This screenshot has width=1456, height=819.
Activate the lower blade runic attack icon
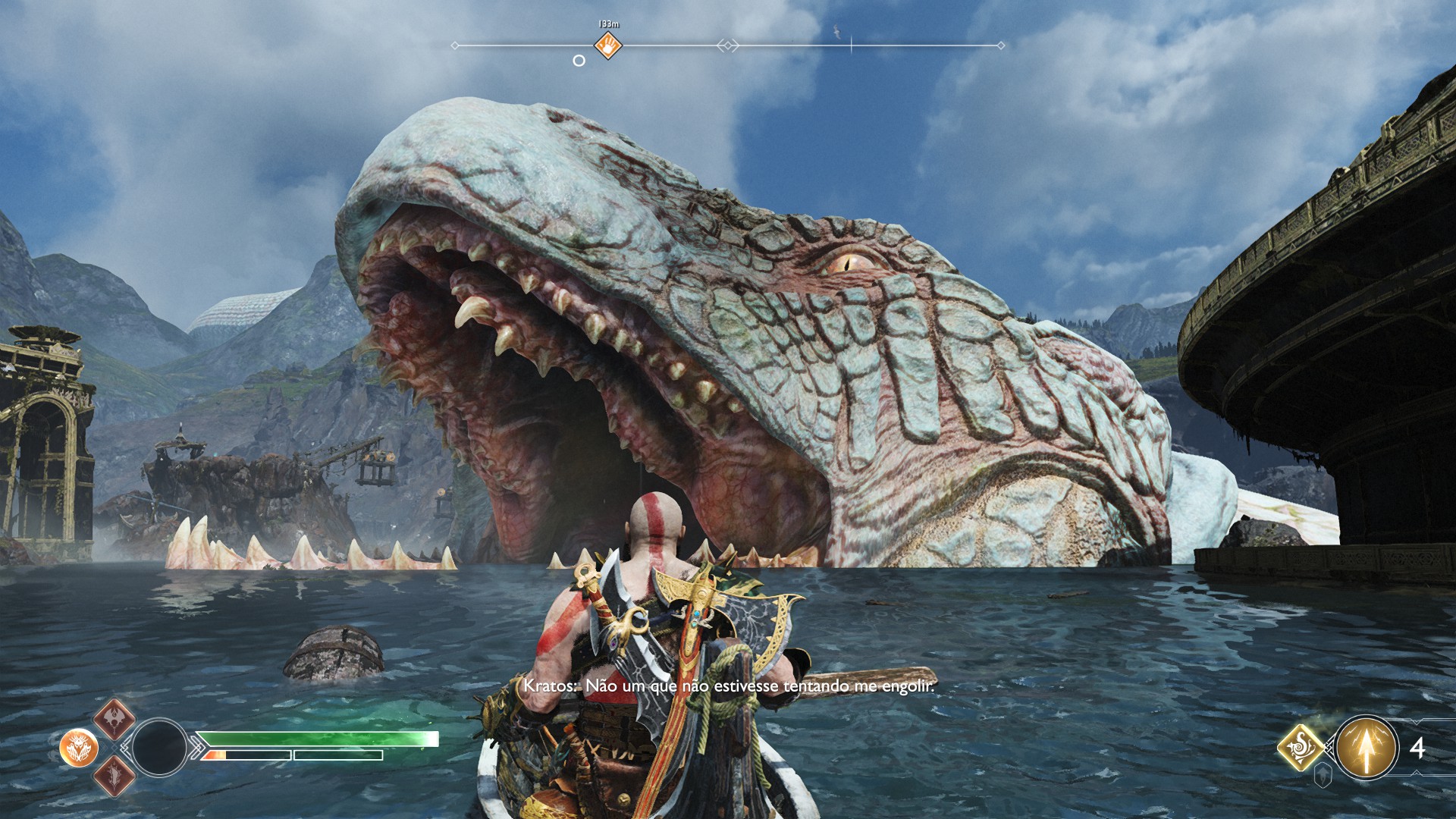coord(115,776)
